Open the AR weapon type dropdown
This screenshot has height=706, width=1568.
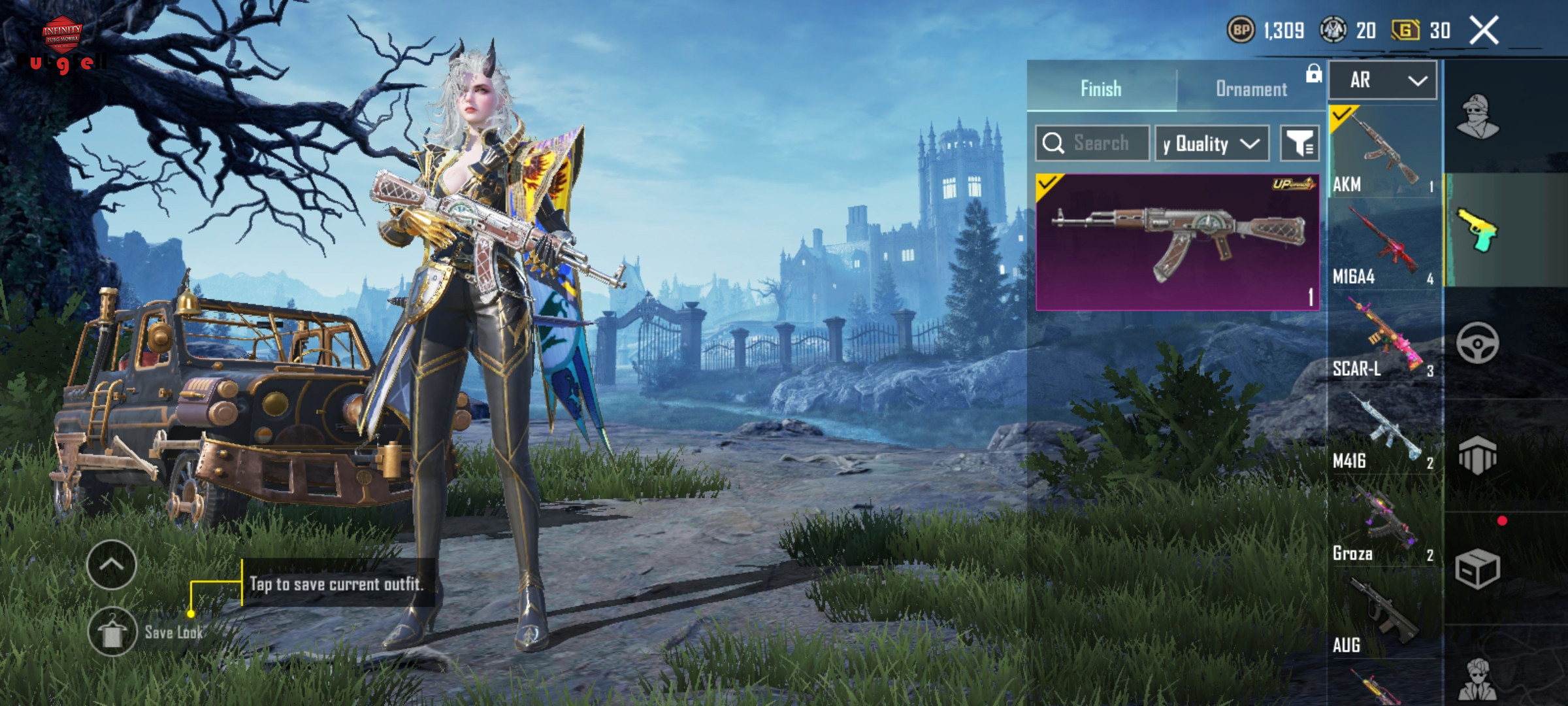point(1383,80)
